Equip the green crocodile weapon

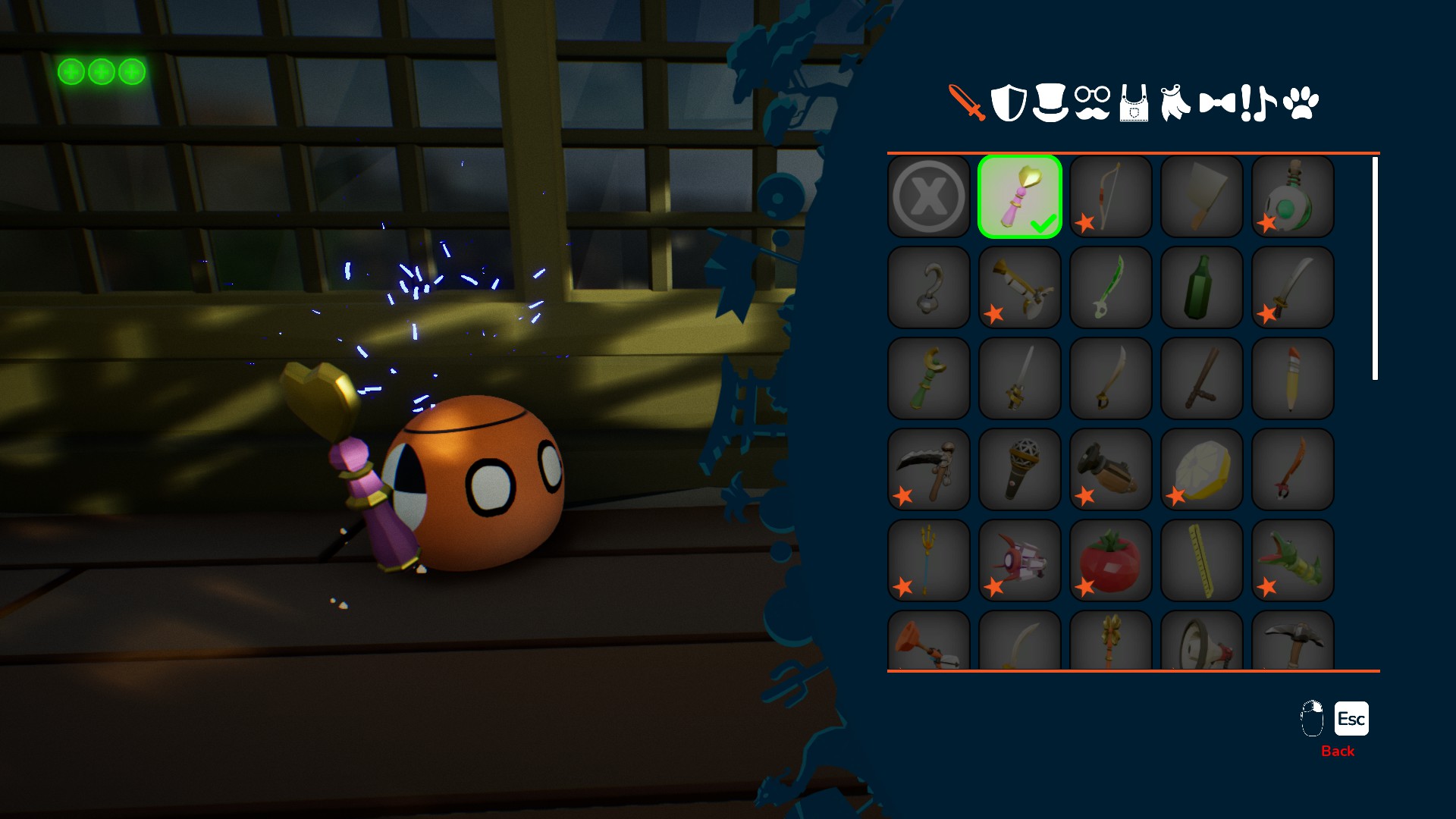coord(1293,560)
